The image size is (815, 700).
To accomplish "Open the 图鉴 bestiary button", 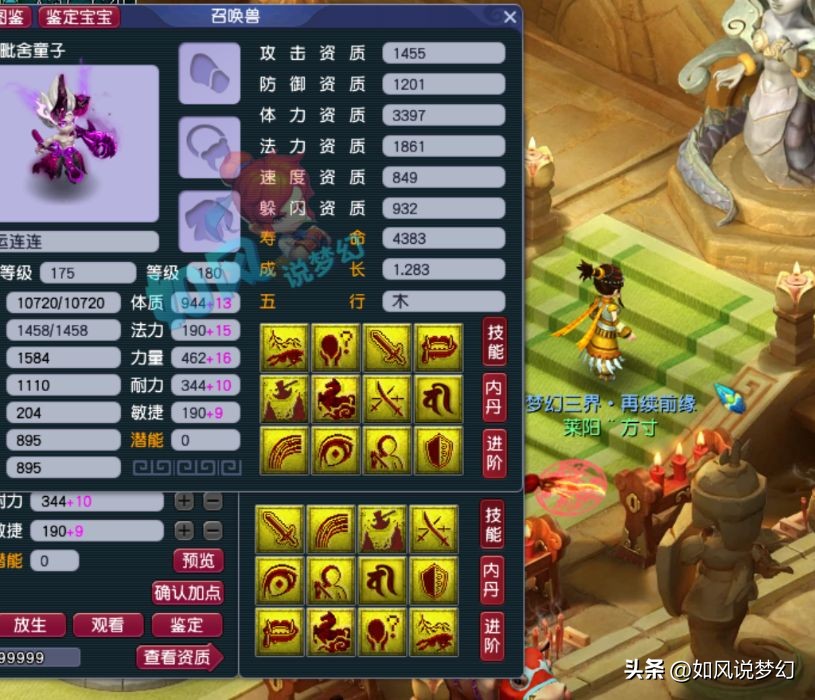I will click(15, 17).
